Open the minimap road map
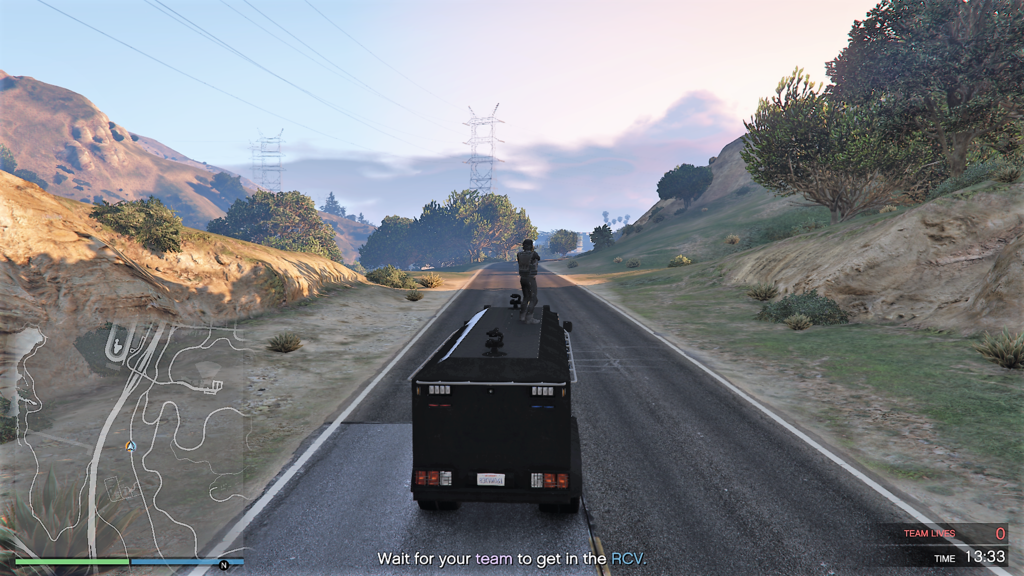 pos(125,440)
